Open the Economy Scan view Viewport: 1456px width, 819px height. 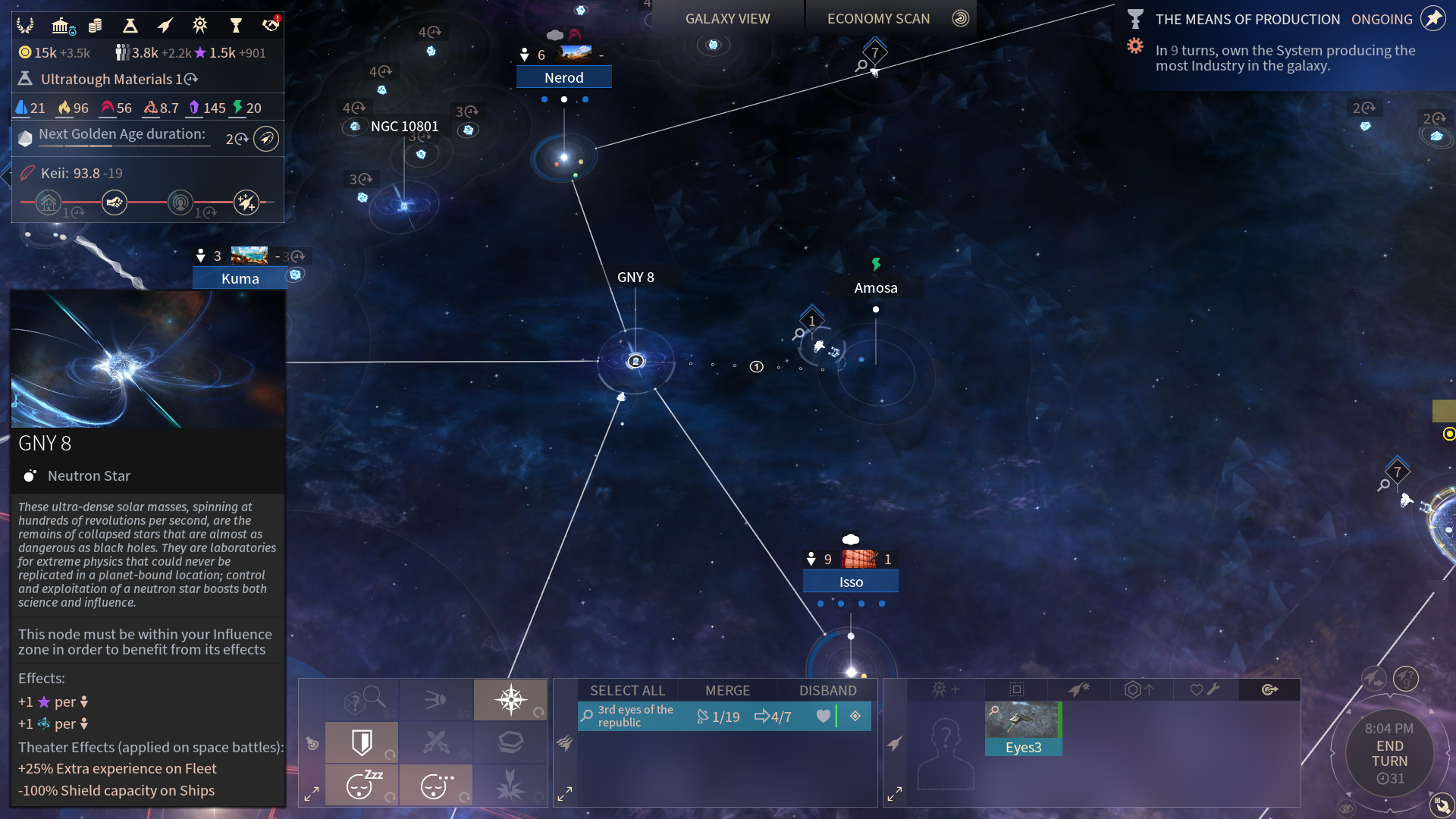878,19
